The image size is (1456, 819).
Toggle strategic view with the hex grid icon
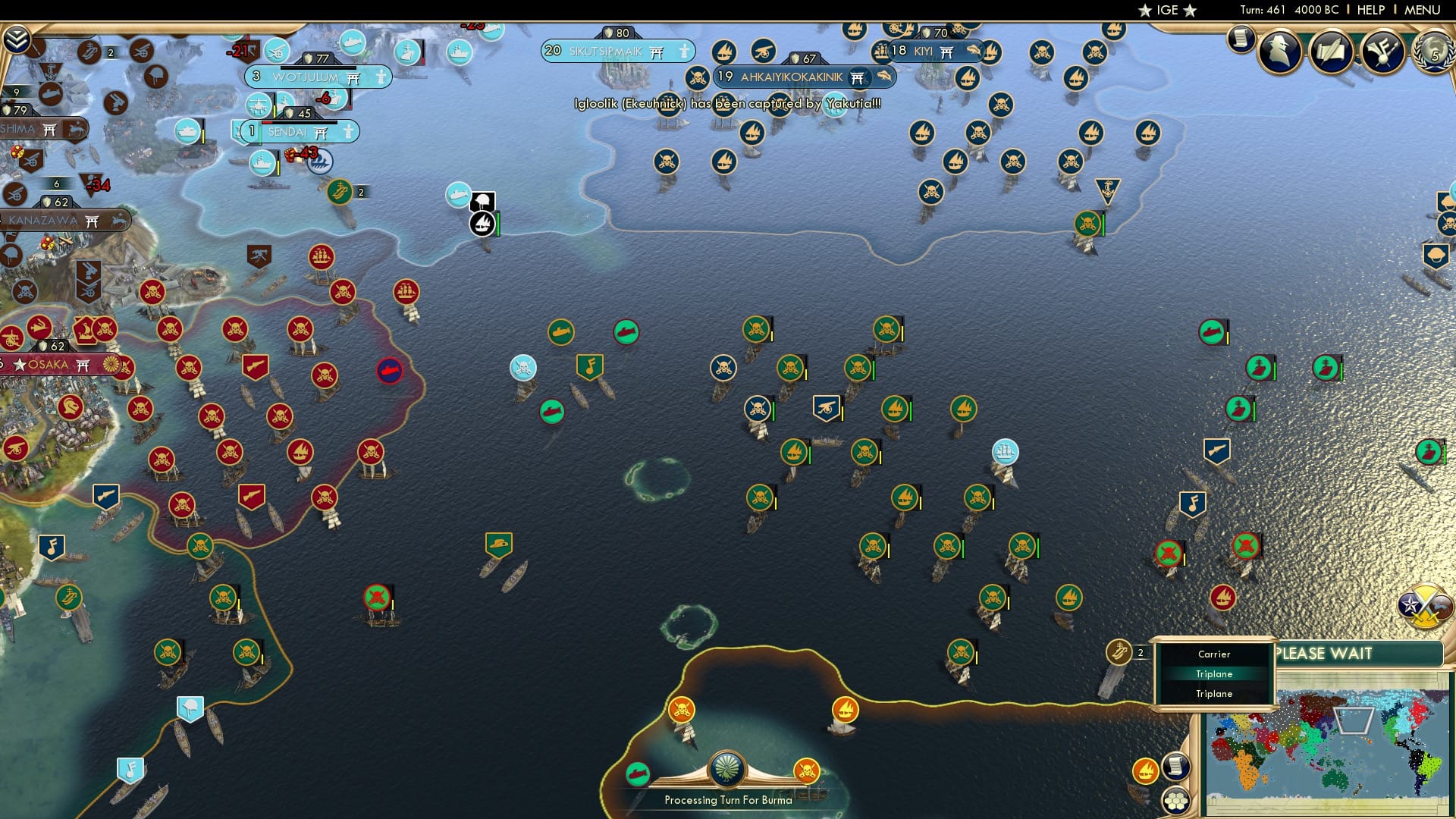point(1176,802)
